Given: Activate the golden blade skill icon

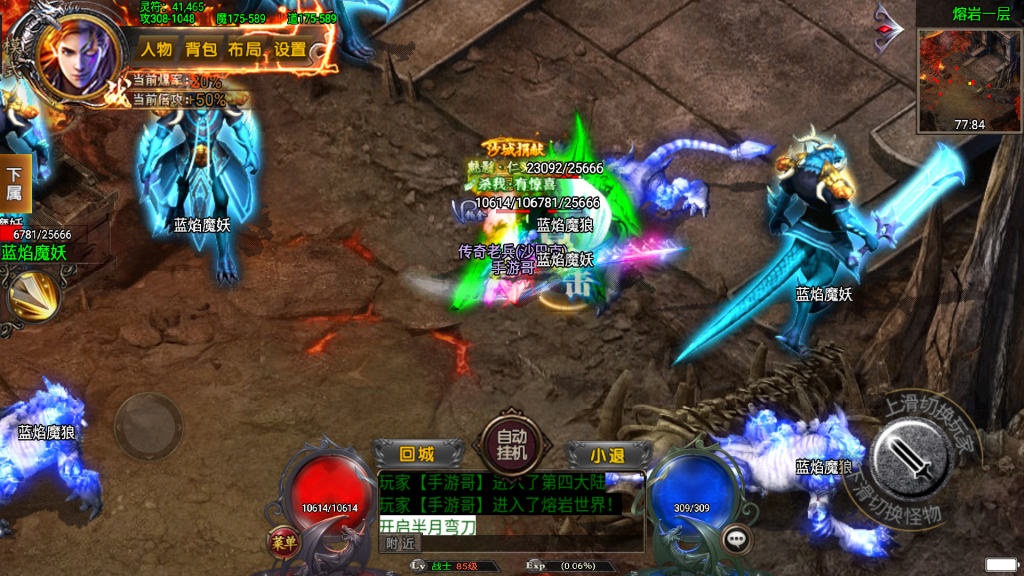Looking at the screenshot, I should coord(32,296).
